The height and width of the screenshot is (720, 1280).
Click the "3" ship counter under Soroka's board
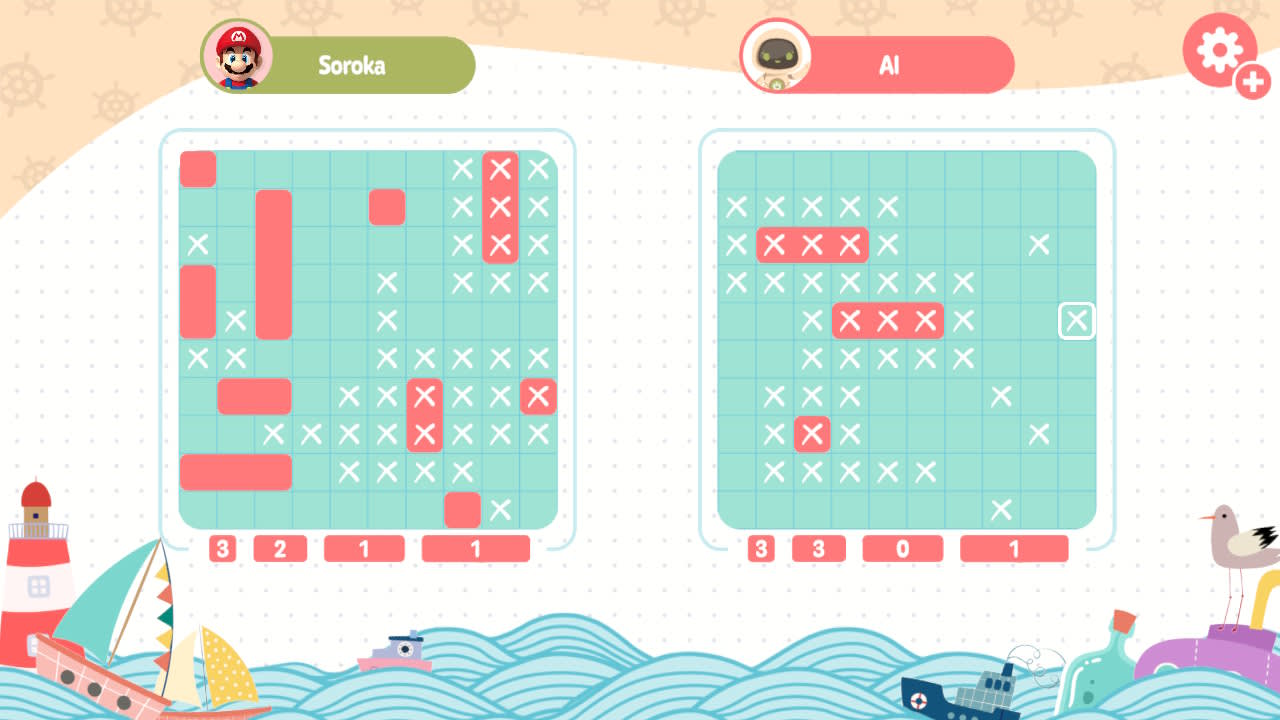(x=222, y=548)
